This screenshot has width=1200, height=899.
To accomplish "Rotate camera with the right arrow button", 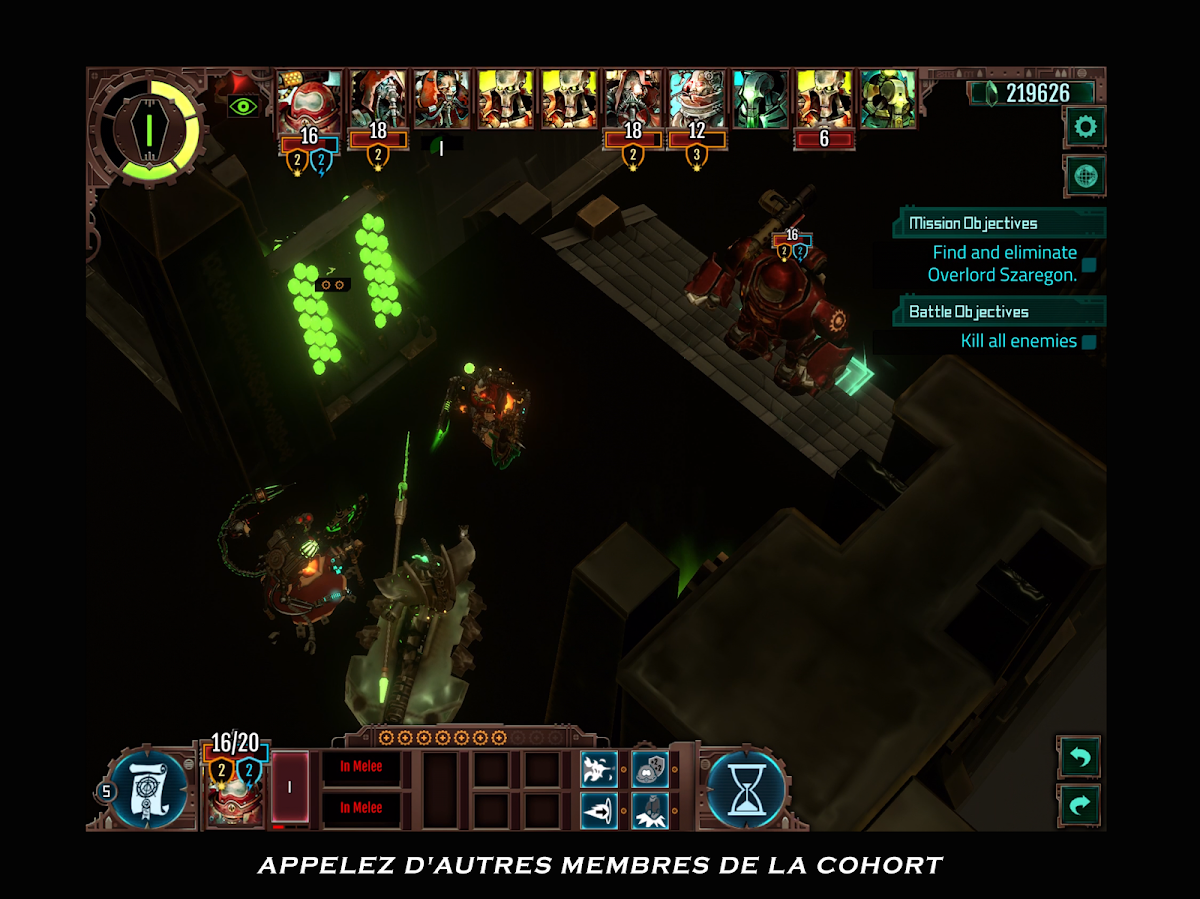I will (x=1078, y=804).
